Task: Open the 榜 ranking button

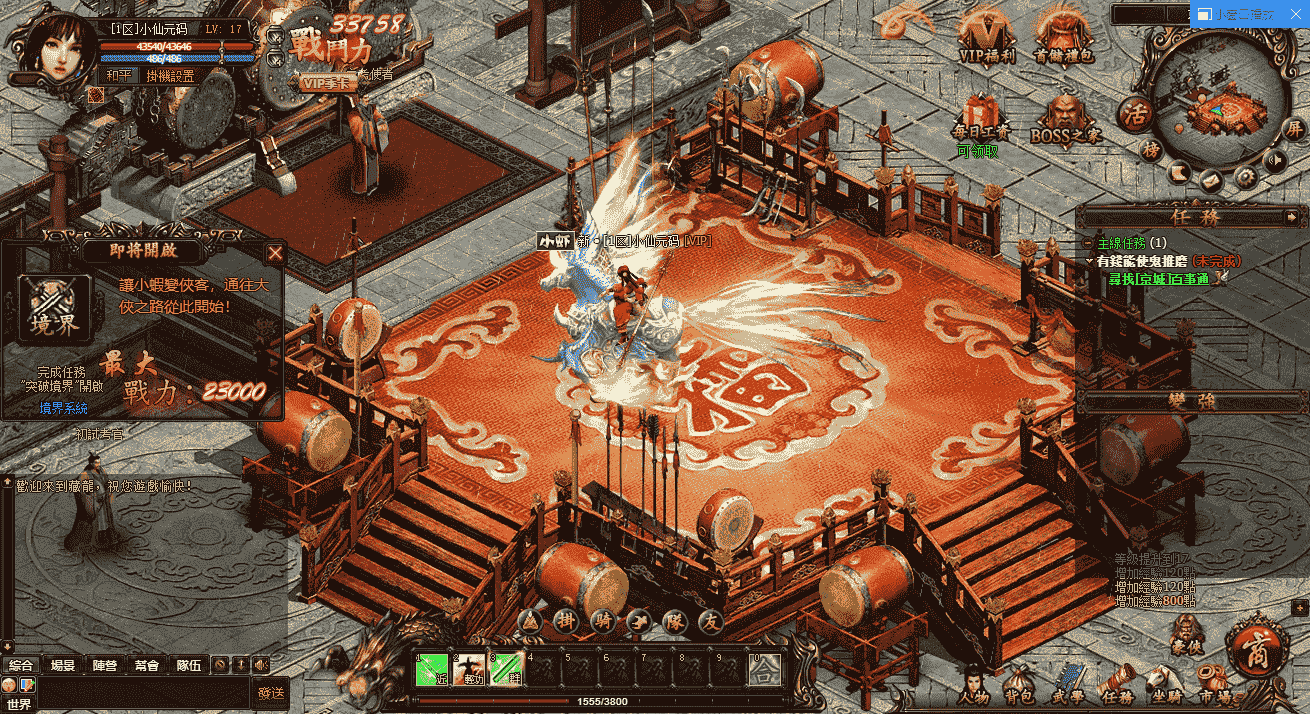Action: point(1152,150)
